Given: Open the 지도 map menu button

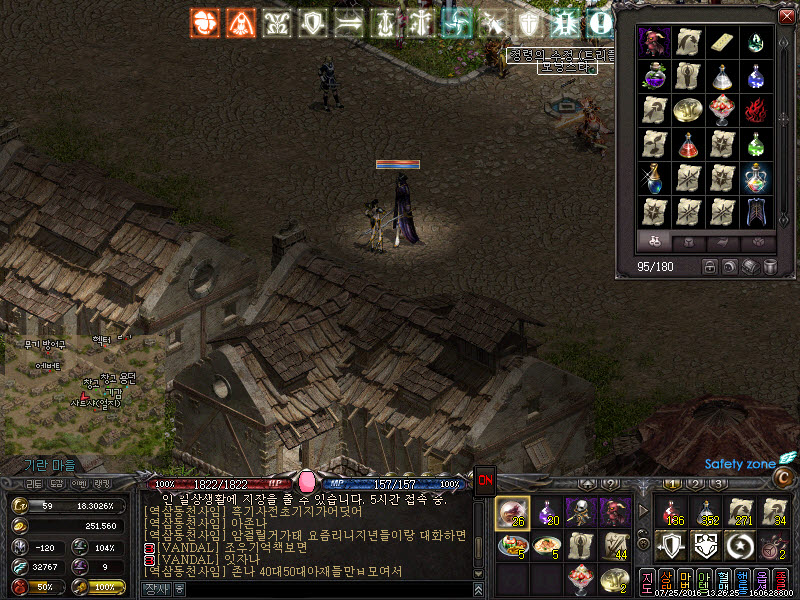Looking at the screenshot, I should point(647,581).
